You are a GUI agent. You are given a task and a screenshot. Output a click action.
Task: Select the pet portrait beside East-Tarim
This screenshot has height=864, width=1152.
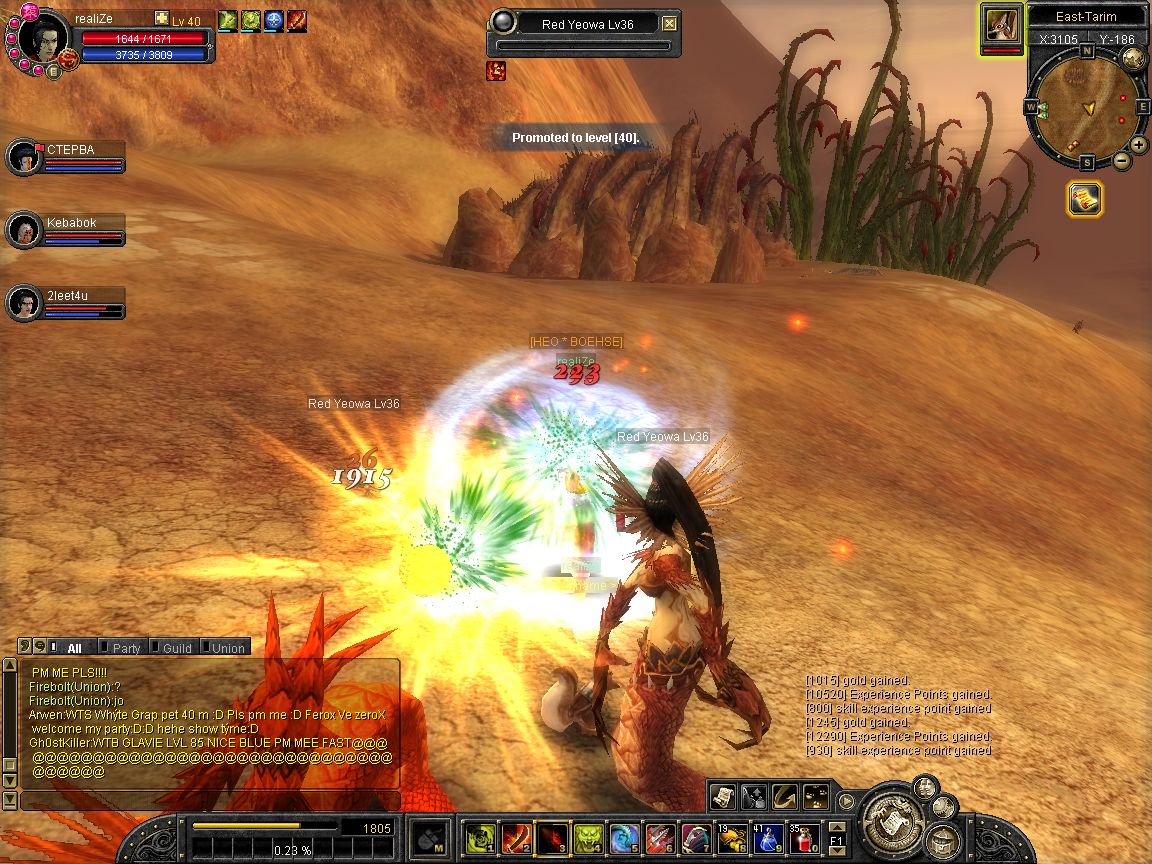(1001, 23)
